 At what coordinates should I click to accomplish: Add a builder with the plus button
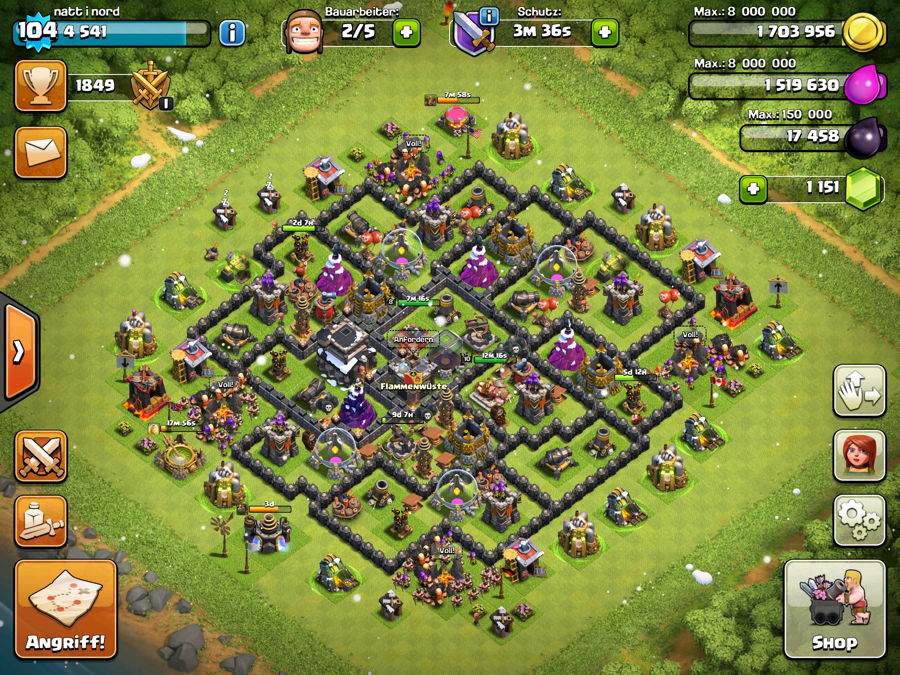[x=406, y=32]
